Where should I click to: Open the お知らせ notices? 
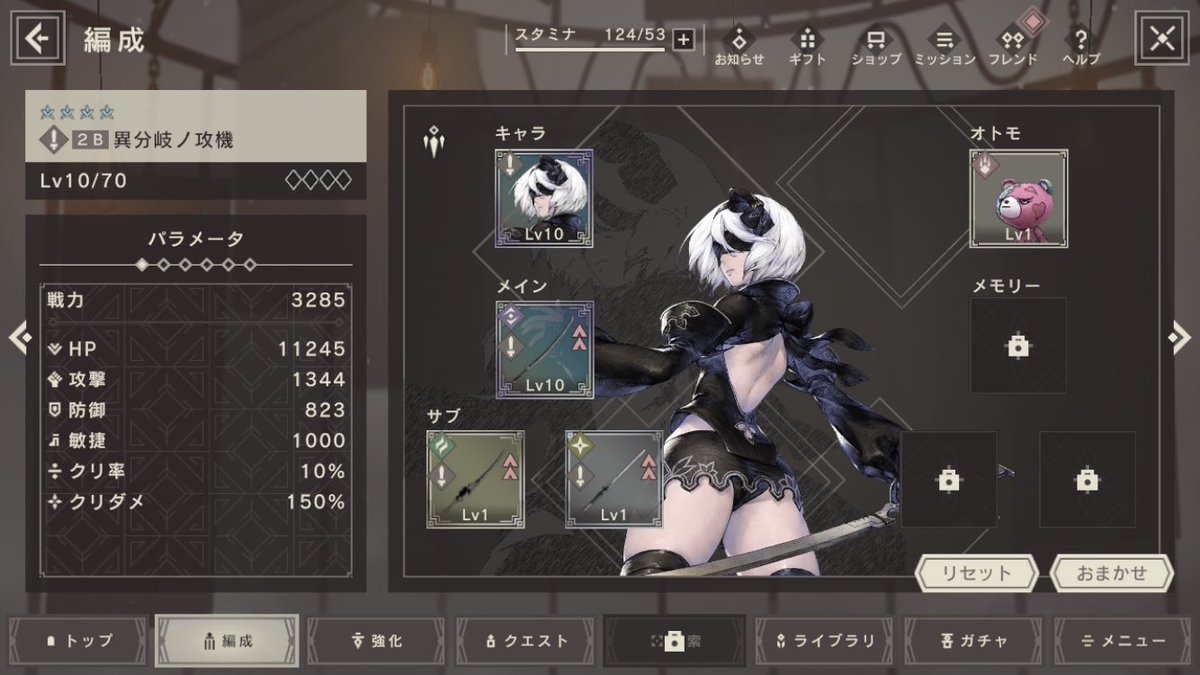(x=739, y=46)
